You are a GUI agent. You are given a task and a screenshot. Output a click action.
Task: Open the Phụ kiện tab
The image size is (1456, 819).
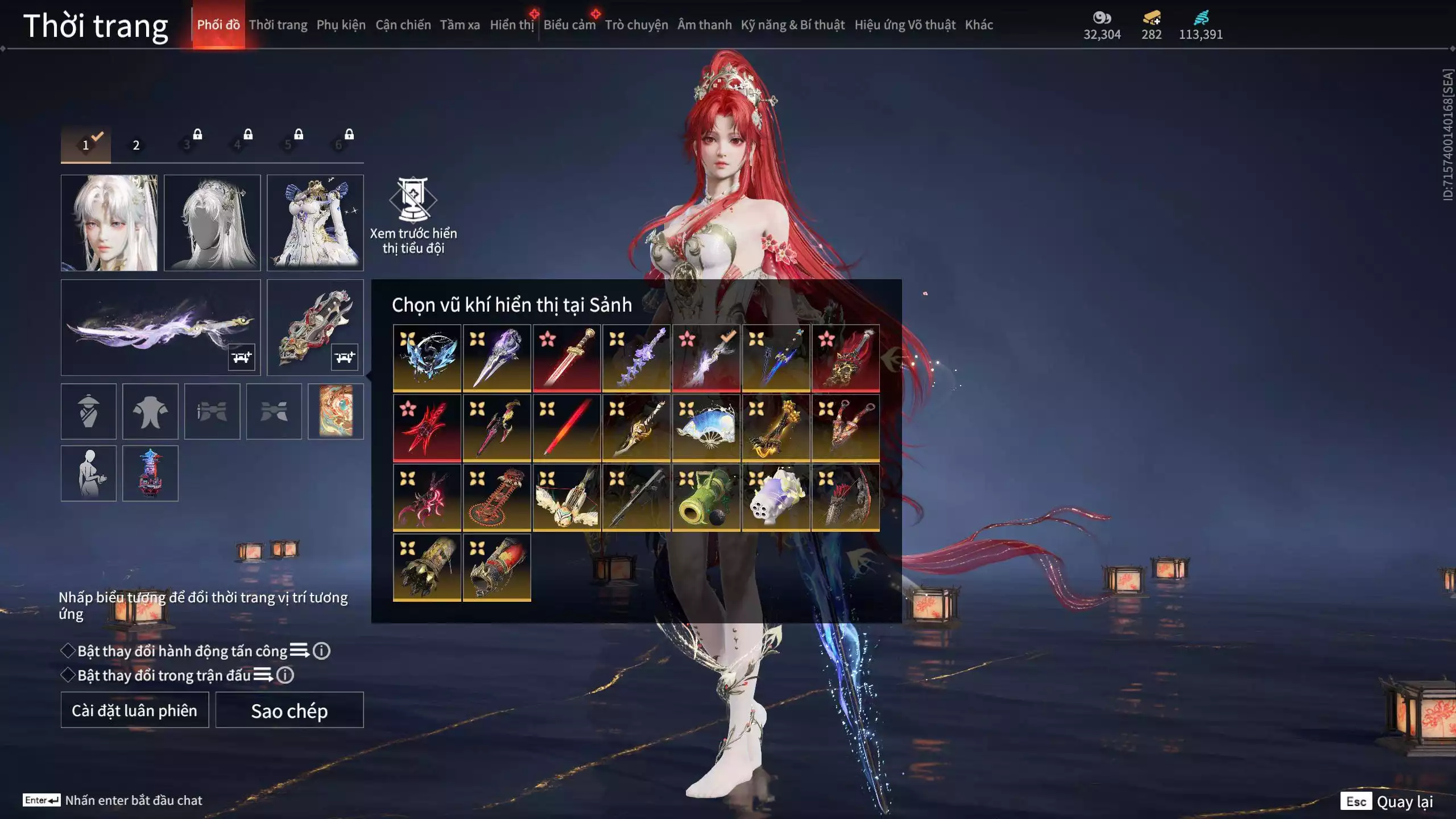pos(341,25)
